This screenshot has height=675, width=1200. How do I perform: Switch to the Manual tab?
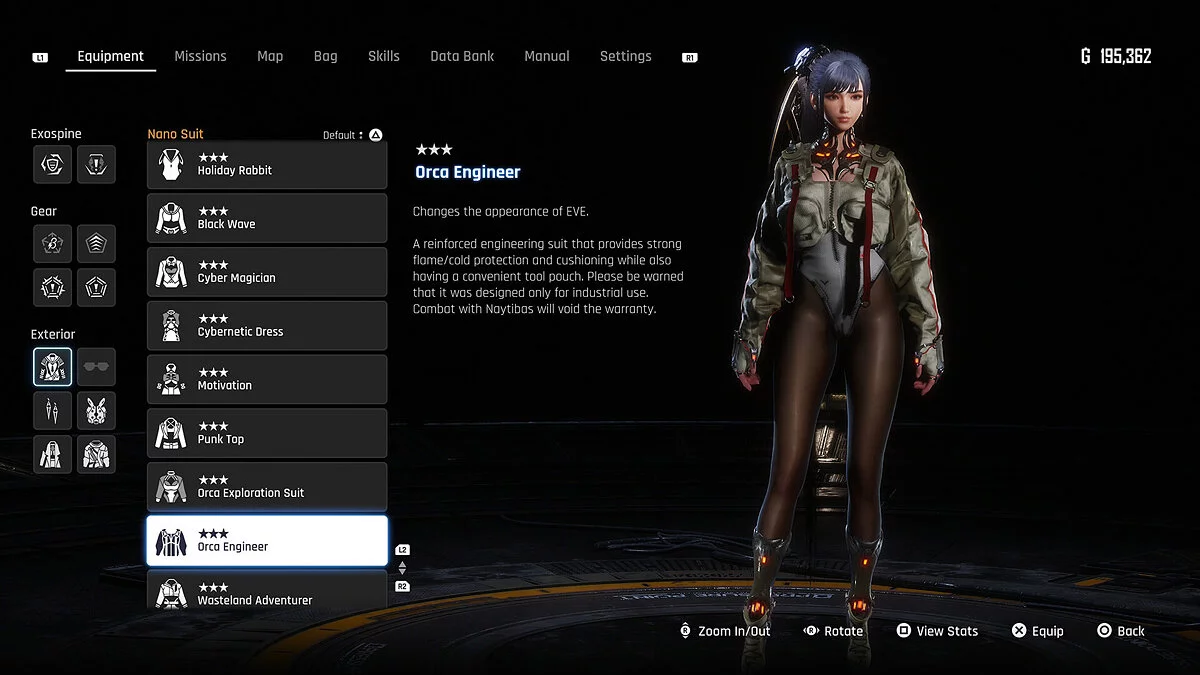[x=547, y=56]
